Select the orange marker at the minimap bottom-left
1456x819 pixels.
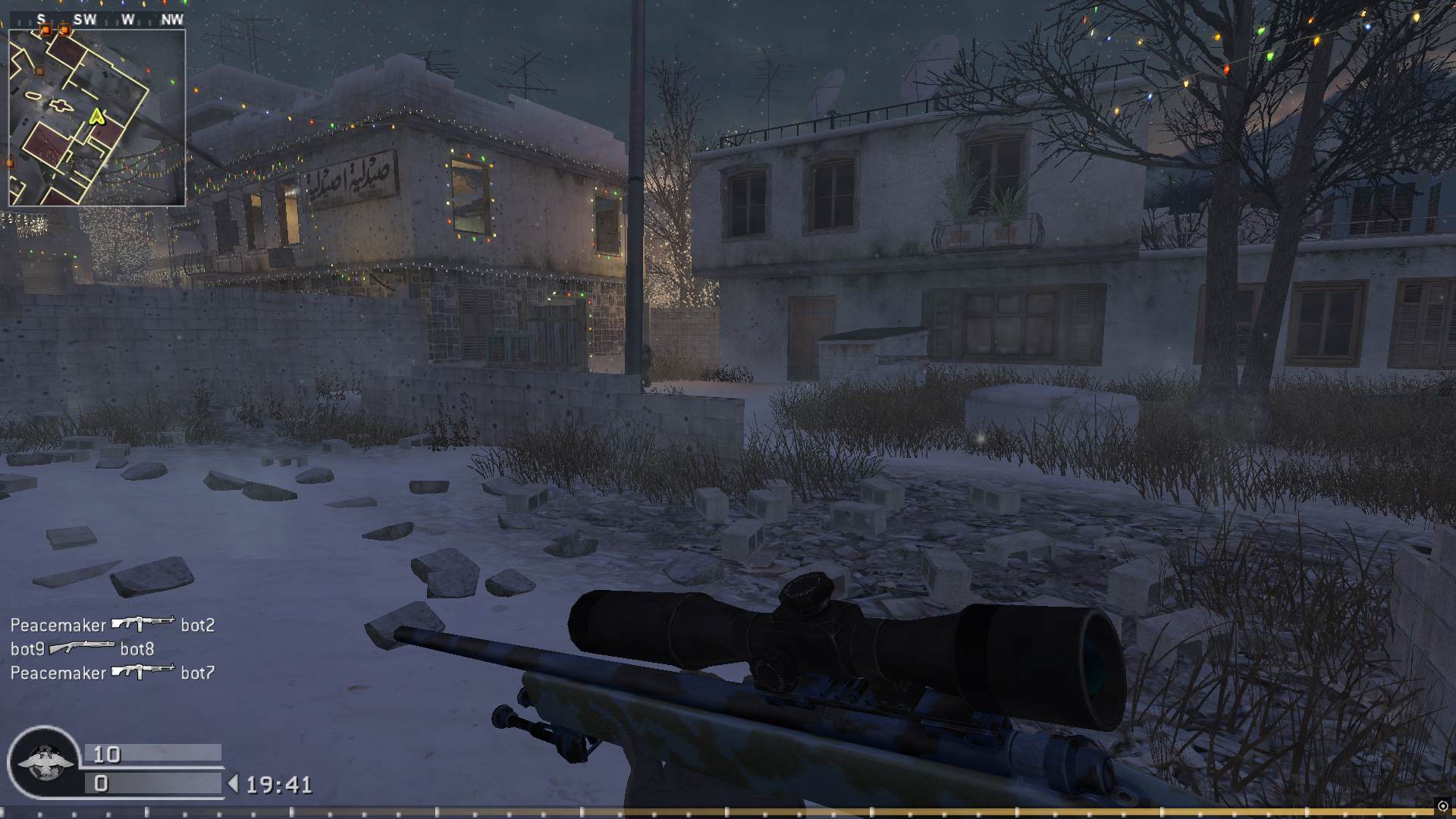(8, 162)
